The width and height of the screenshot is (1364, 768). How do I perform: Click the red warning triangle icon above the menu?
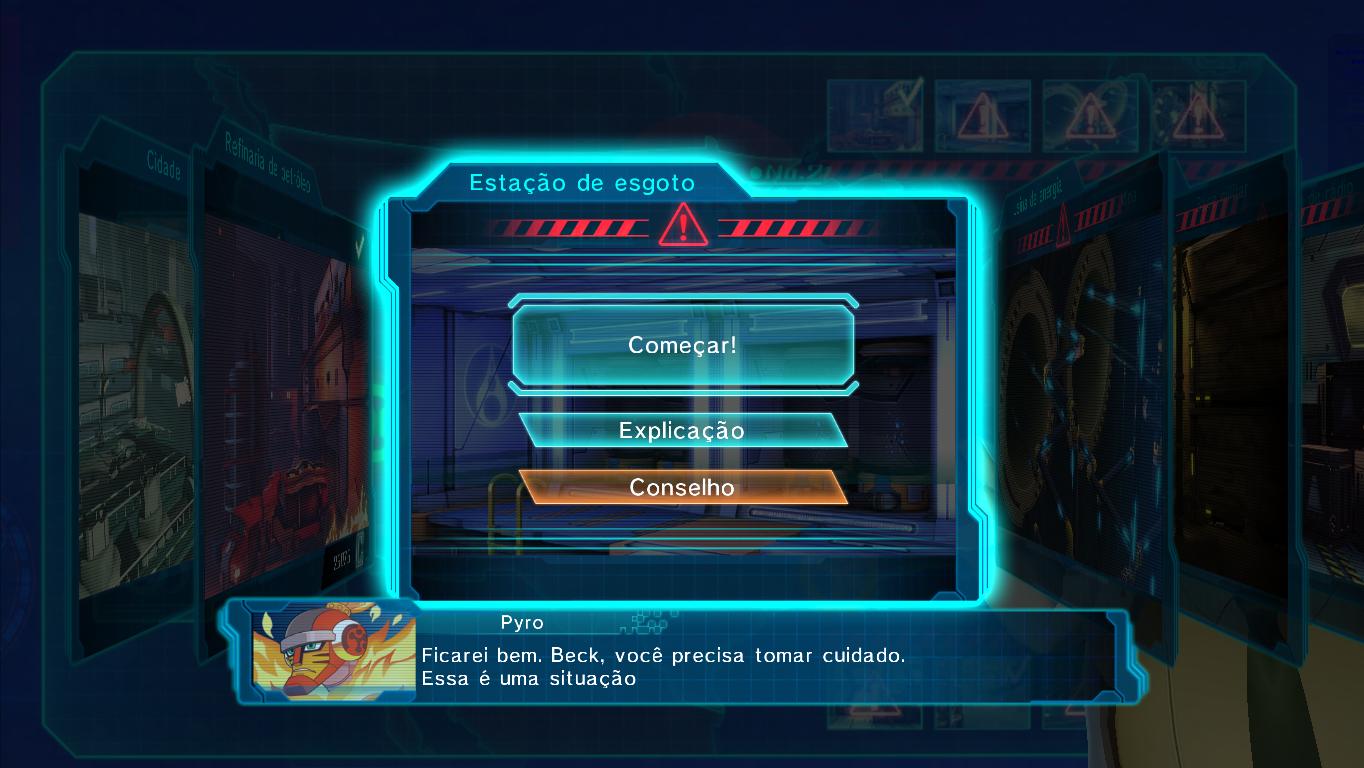(x=683, y=226)
